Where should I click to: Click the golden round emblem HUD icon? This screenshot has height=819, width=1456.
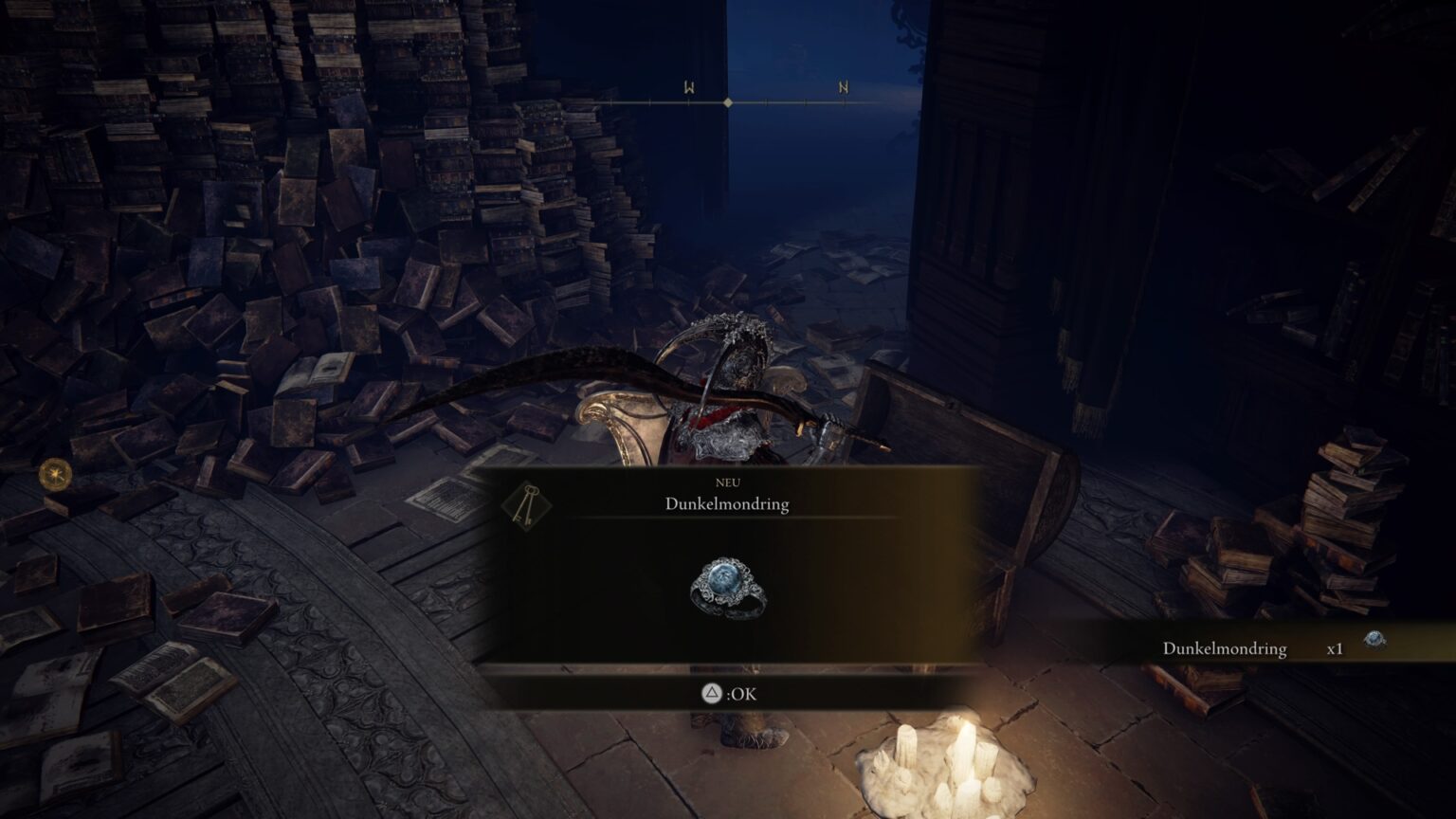point(55,473)
